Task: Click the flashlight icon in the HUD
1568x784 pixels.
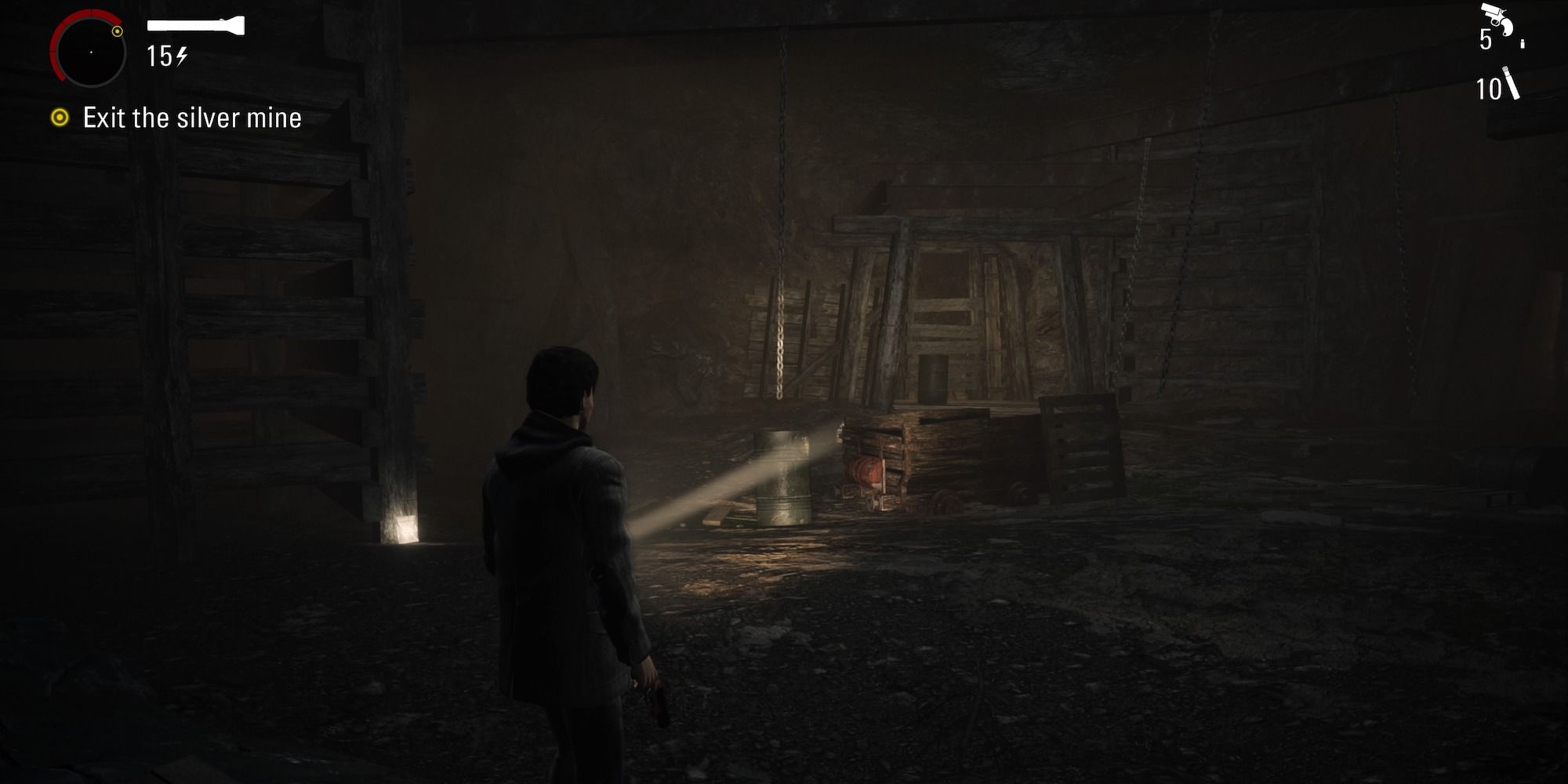Action: click(x=196, y=24)
